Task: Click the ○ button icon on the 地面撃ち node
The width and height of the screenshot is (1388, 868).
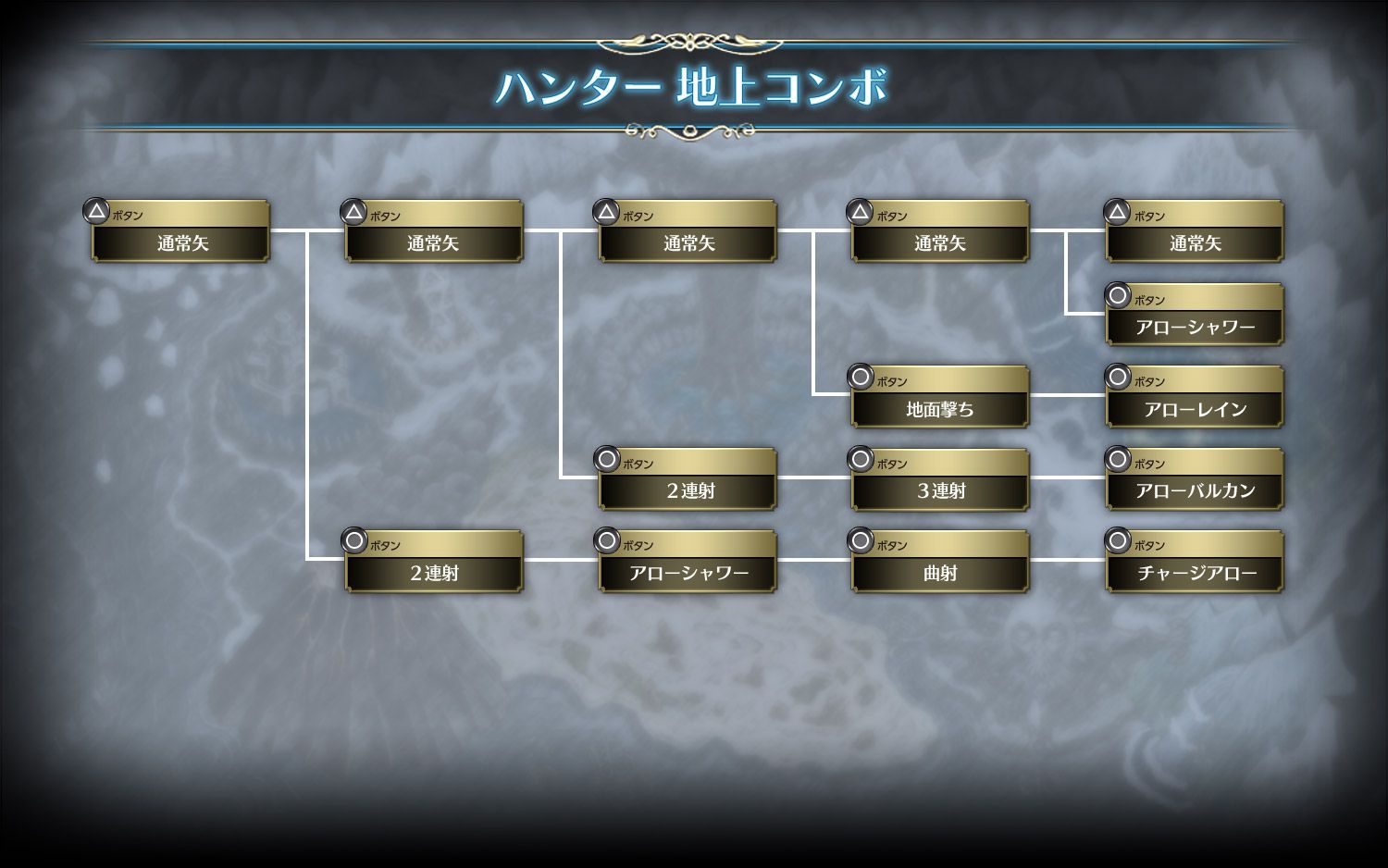Action: click(x=859, y=379)
